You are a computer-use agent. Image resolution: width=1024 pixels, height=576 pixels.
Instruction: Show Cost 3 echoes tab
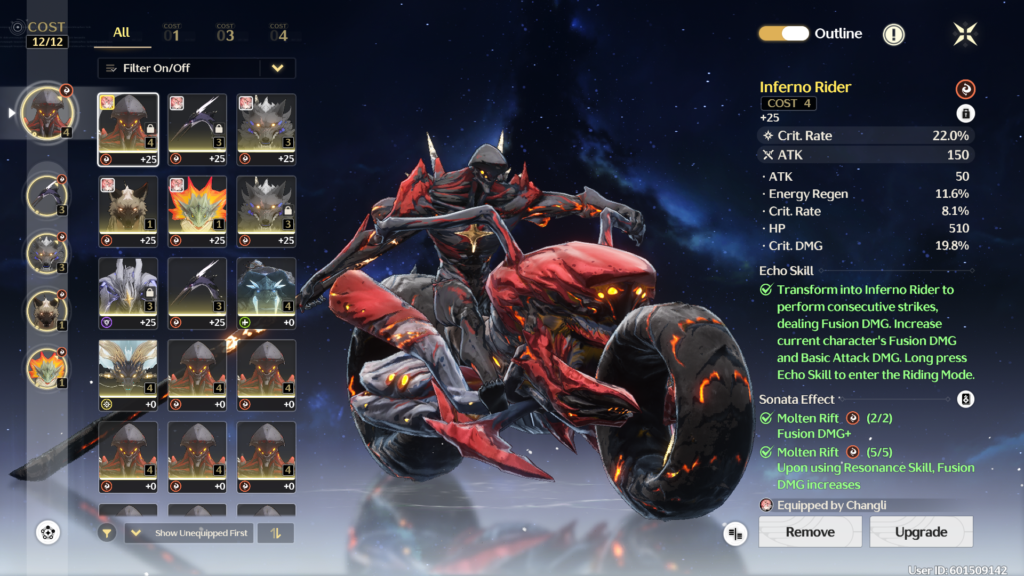click(x=225, y=33)
